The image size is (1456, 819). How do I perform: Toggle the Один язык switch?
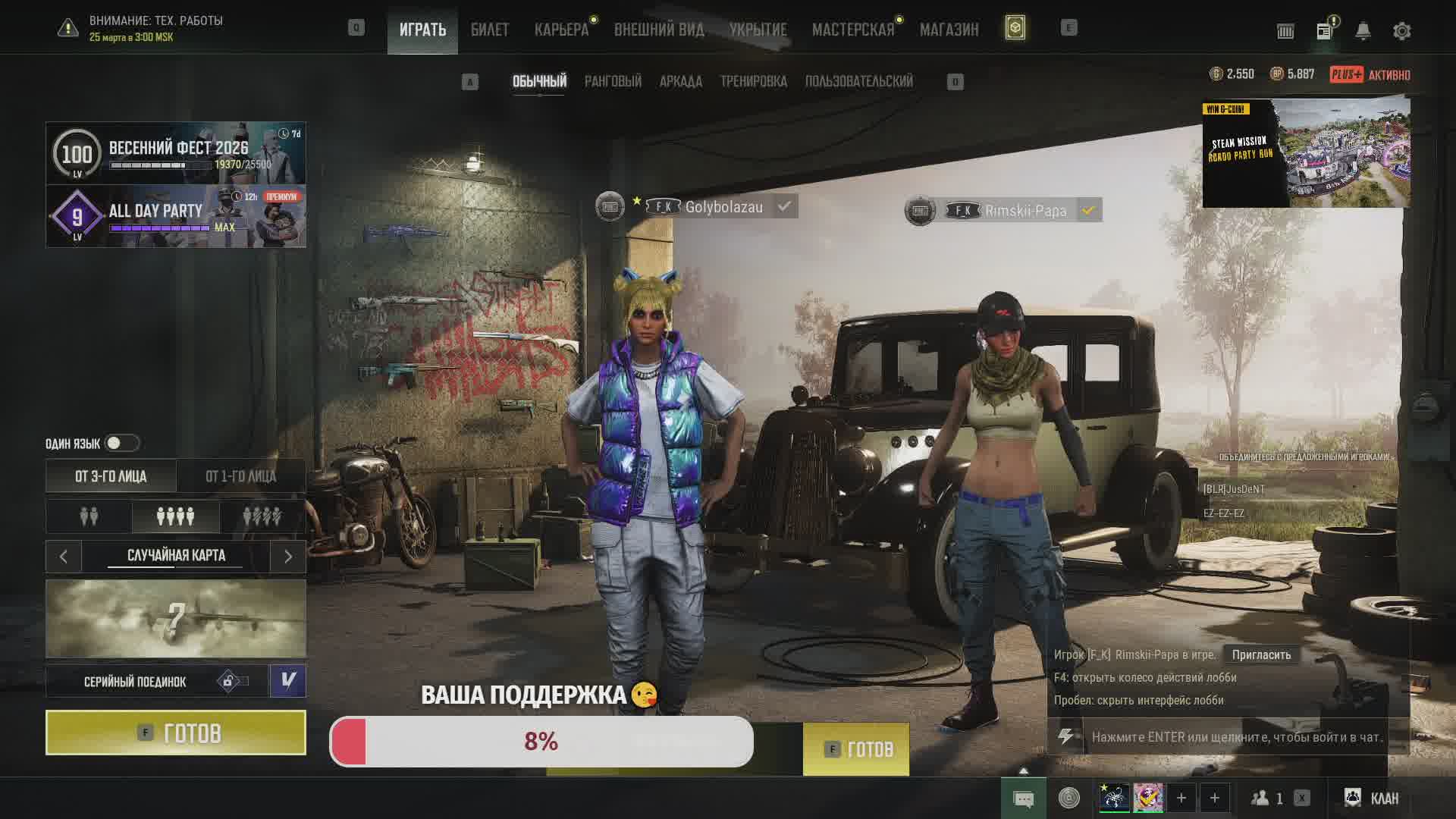click(x=121, y=443)
